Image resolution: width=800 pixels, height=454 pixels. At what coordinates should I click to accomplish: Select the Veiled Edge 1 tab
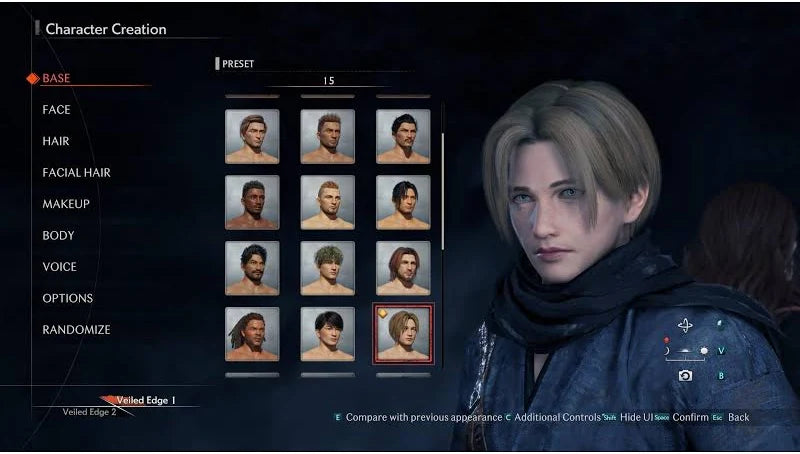coord(145,400)
